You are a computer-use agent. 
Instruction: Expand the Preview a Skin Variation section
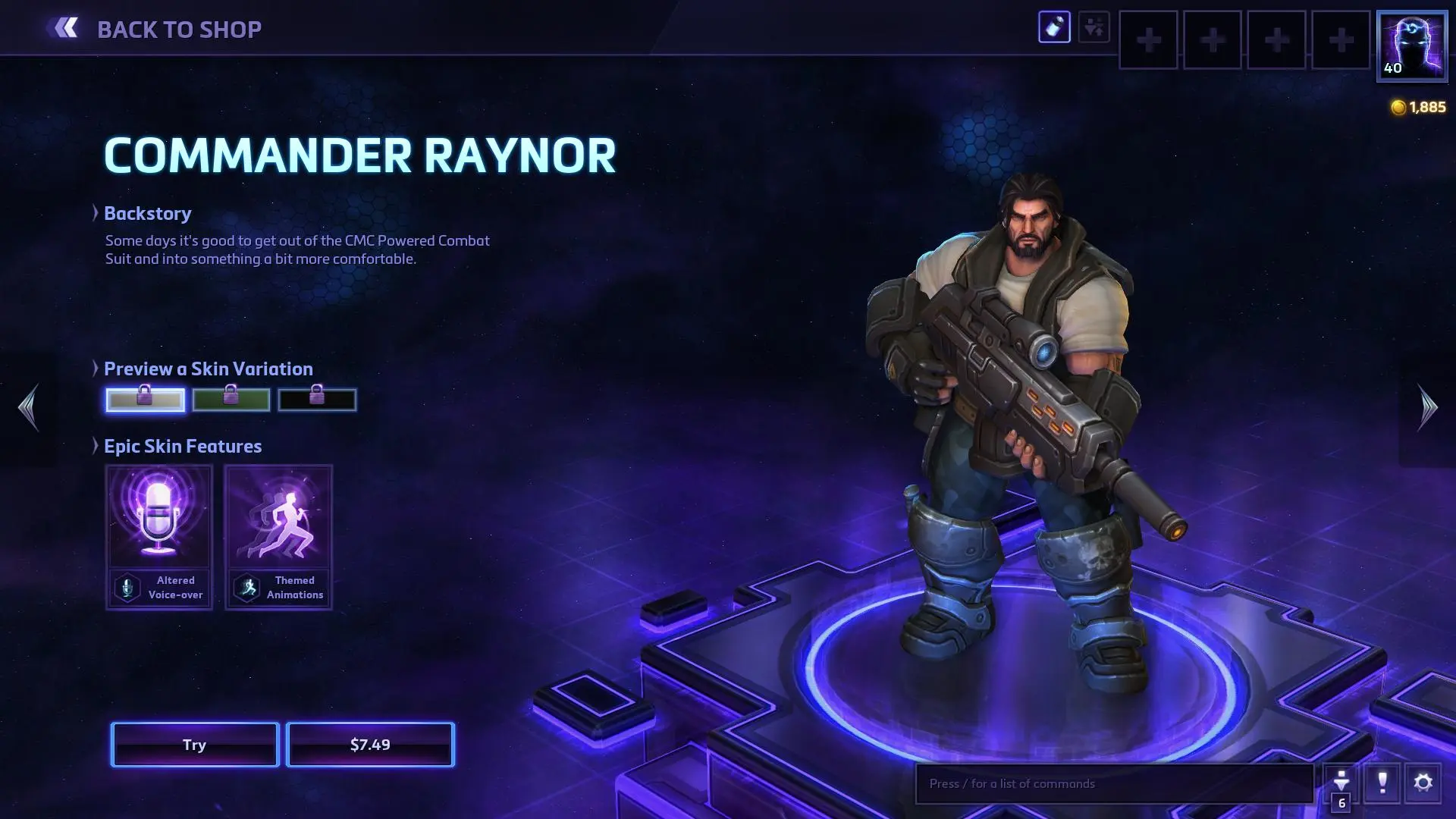click(x=208, y=369)
